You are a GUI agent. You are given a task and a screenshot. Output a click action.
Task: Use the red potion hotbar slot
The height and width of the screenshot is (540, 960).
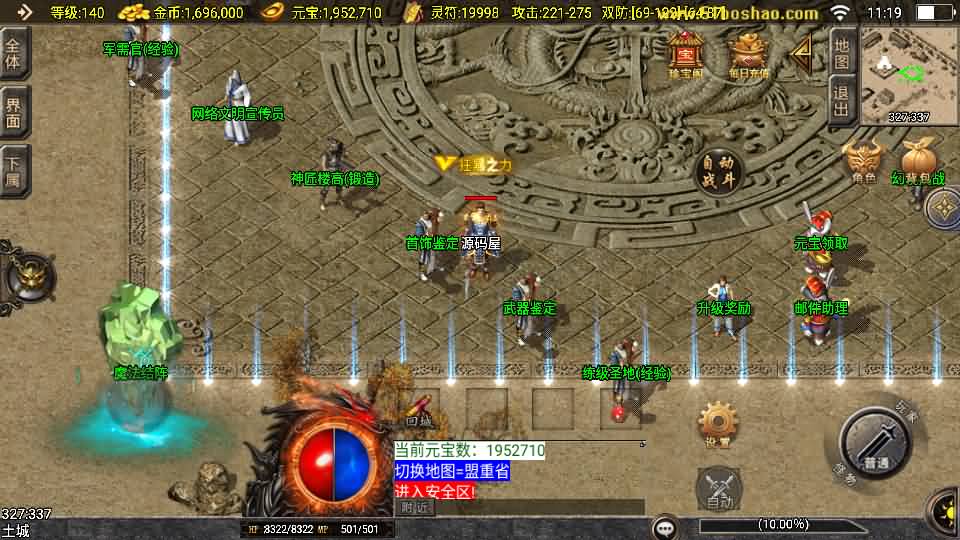pyautogui.click(x=620, y=408)
